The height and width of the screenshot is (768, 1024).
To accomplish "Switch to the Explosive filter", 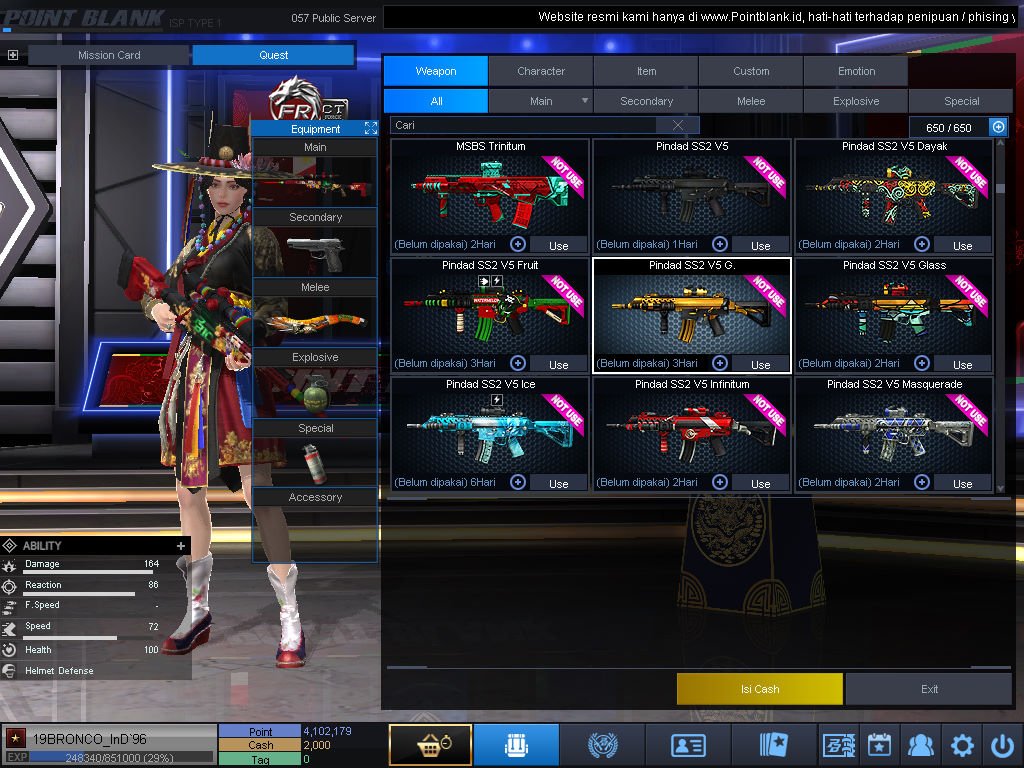I will (856, 101).
